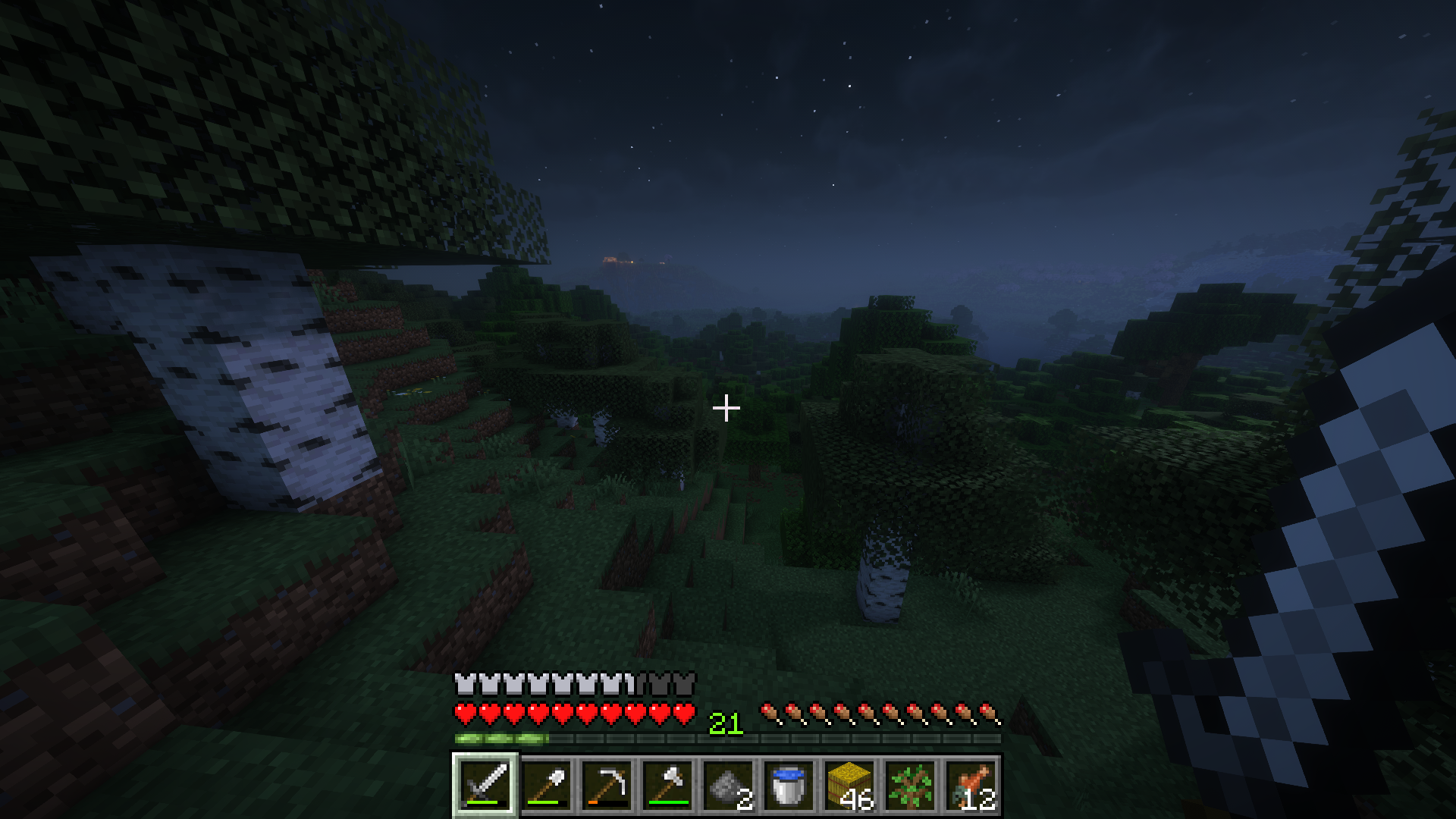Select the hay bale stack slot
1456x819 pixels.
[x=849, y=785]
